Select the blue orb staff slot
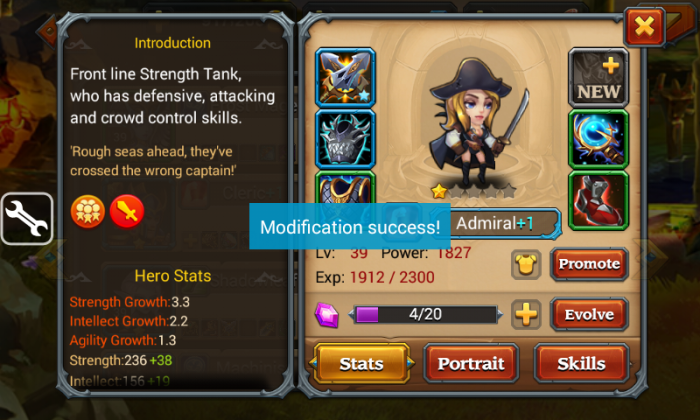700x420 pixels. [x=598, y=138]
